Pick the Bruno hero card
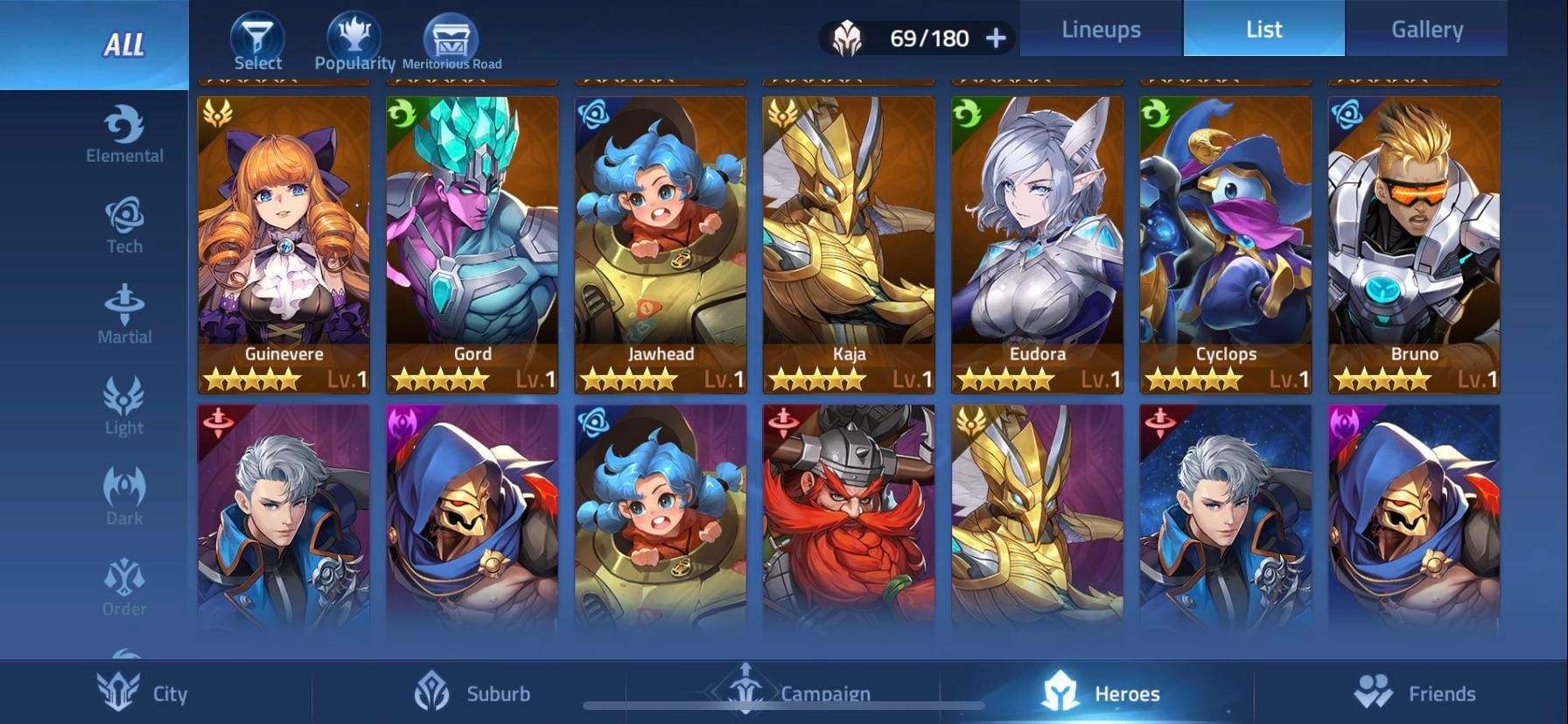Screen dimensions: 1568x724 [x=1414, y=244]
